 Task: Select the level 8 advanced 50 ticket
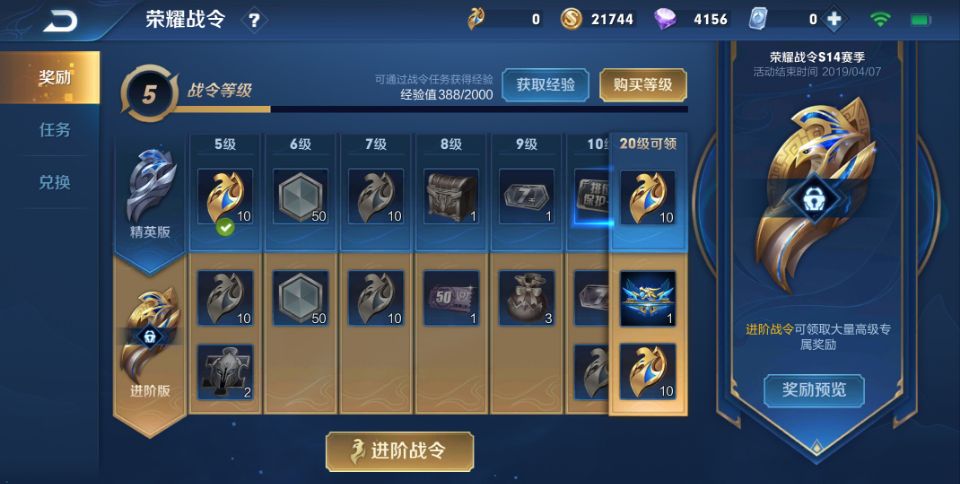click(451, 298)
